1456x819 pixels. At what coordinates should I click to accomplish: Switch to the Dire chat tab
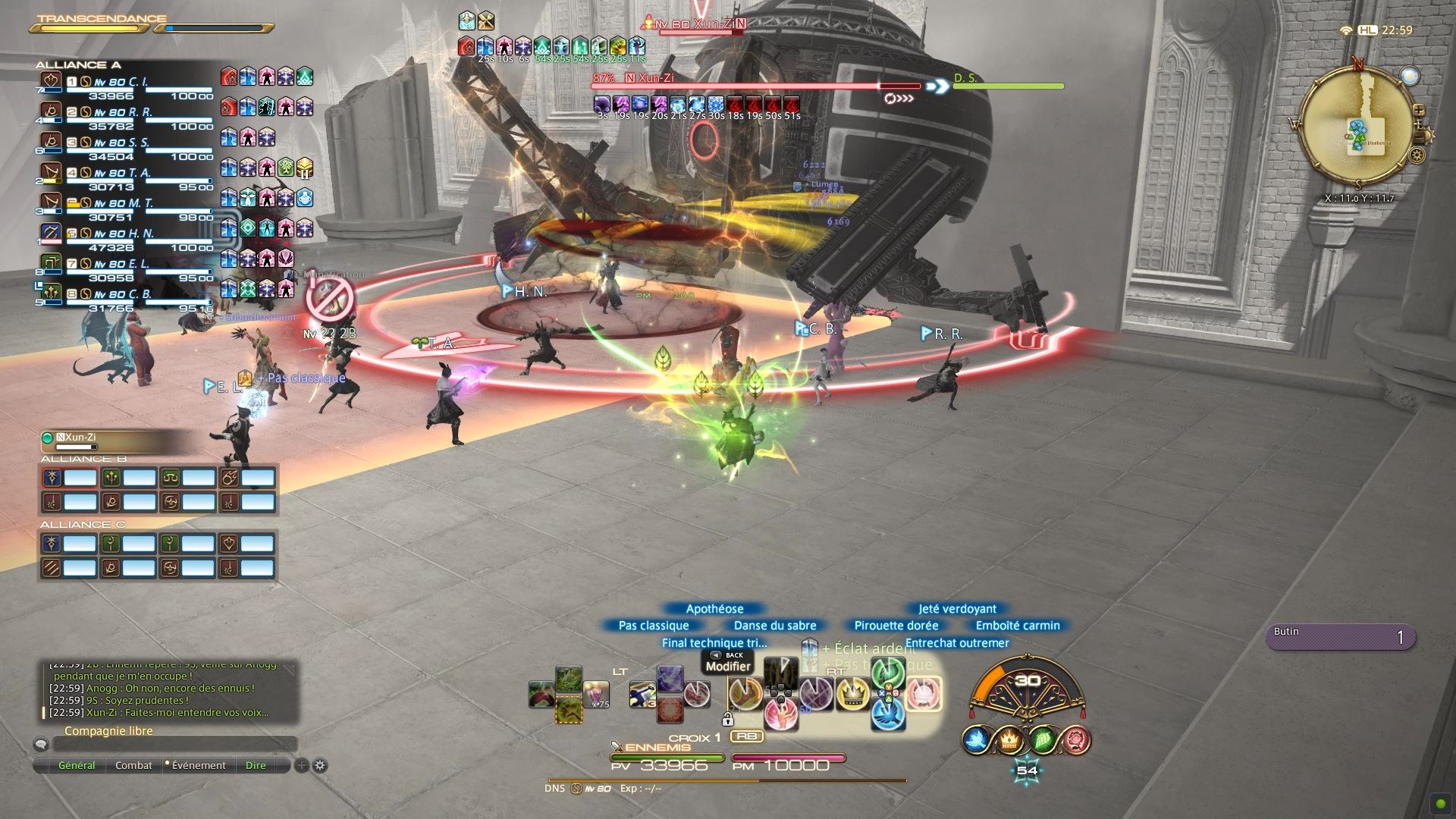pyautogui.click(x=256, y=766)
